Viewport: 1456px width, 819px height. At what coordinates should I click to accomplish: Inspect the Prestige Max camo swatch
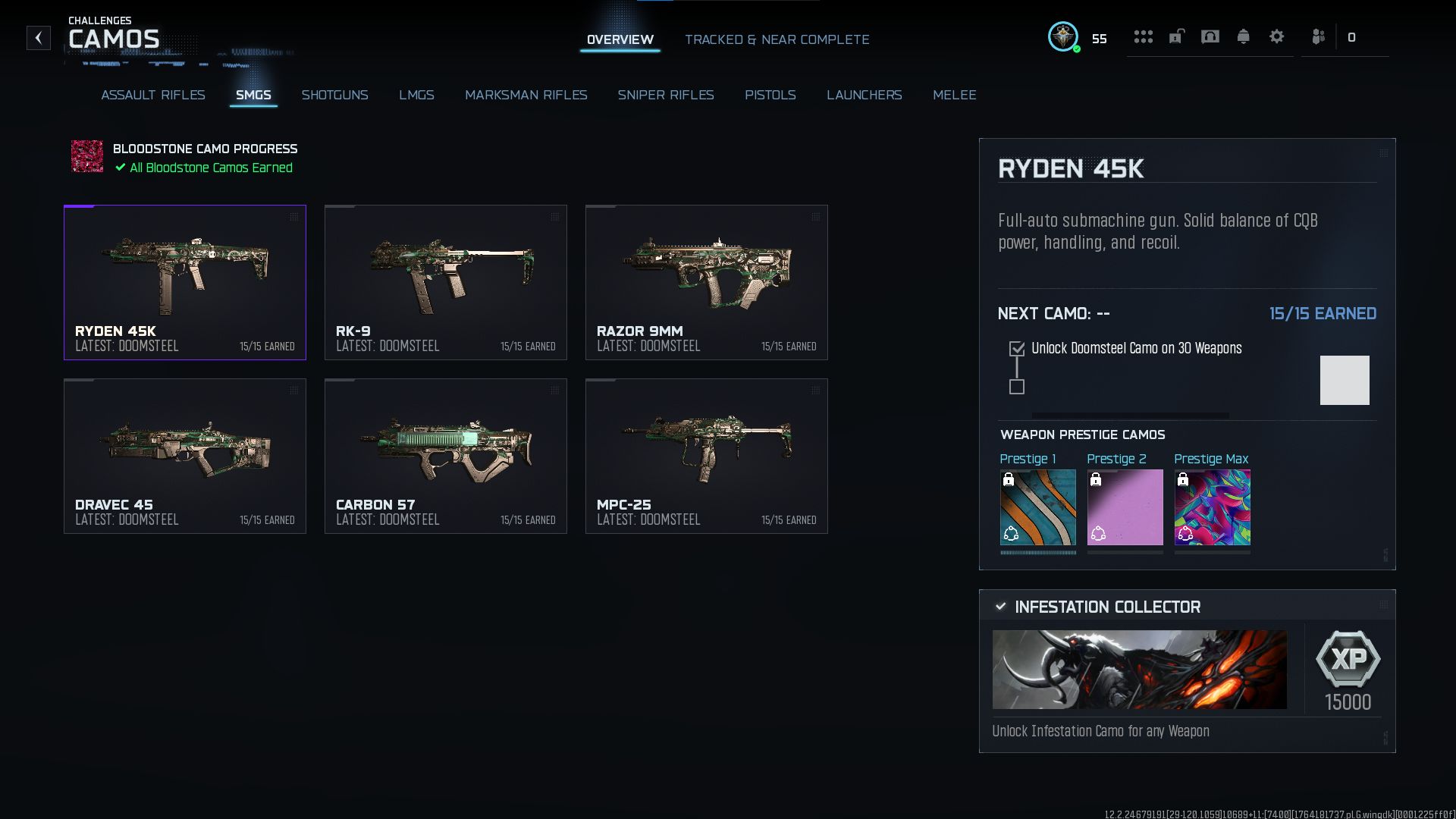coord(1212,507)
